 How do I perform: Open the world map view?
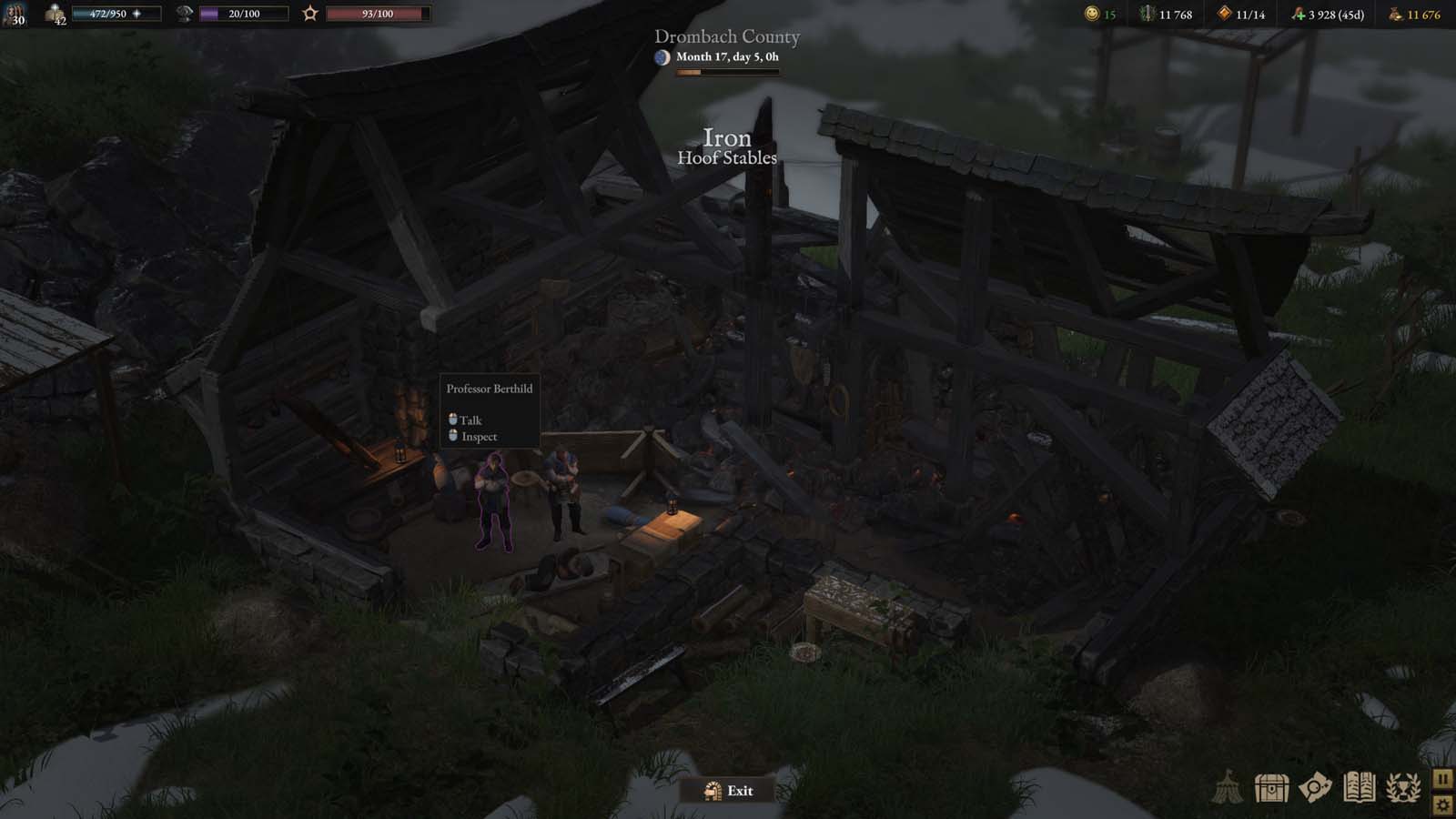coord(1315,787)
